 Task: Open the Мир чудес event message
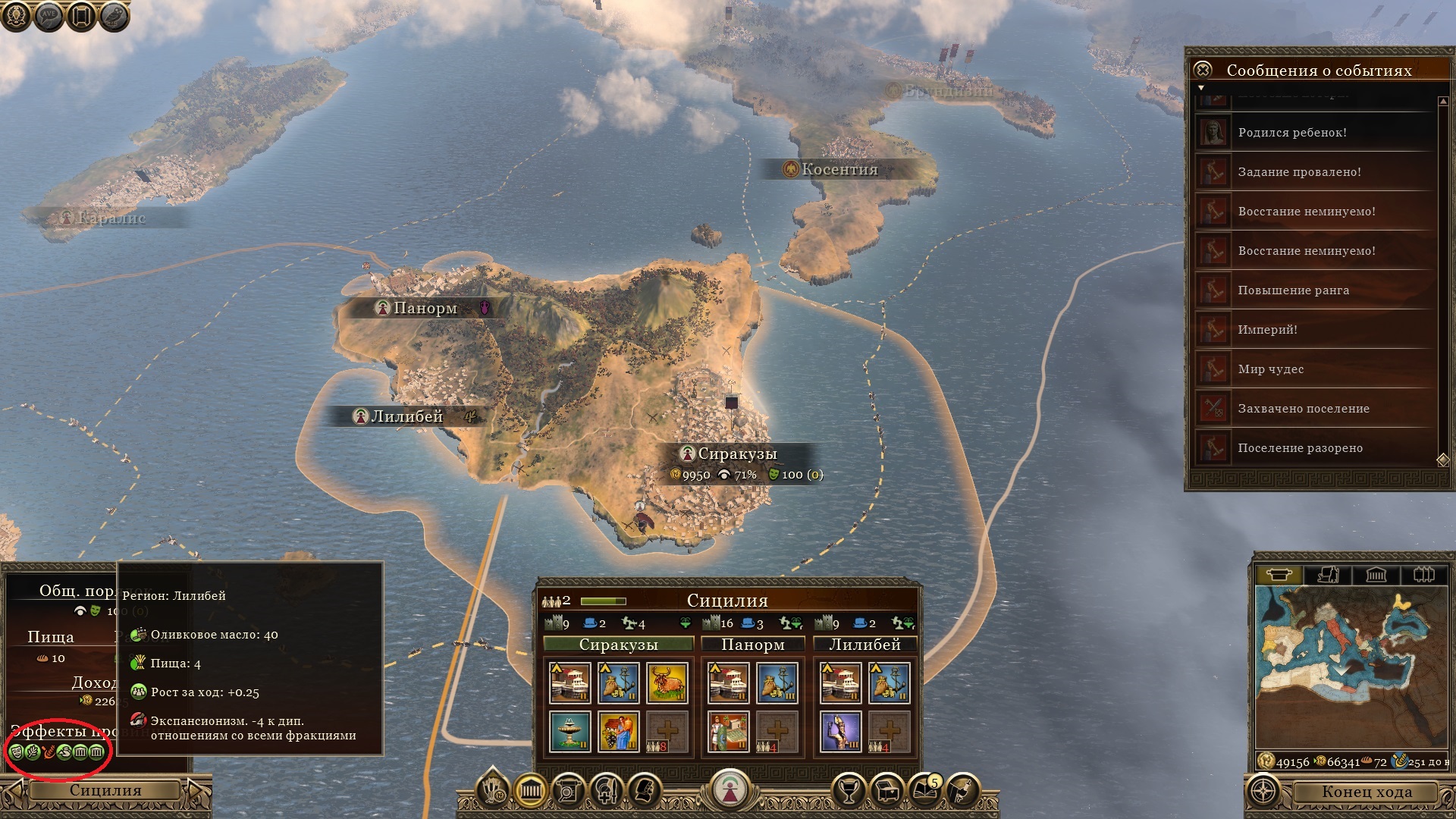coord(1271,369)
